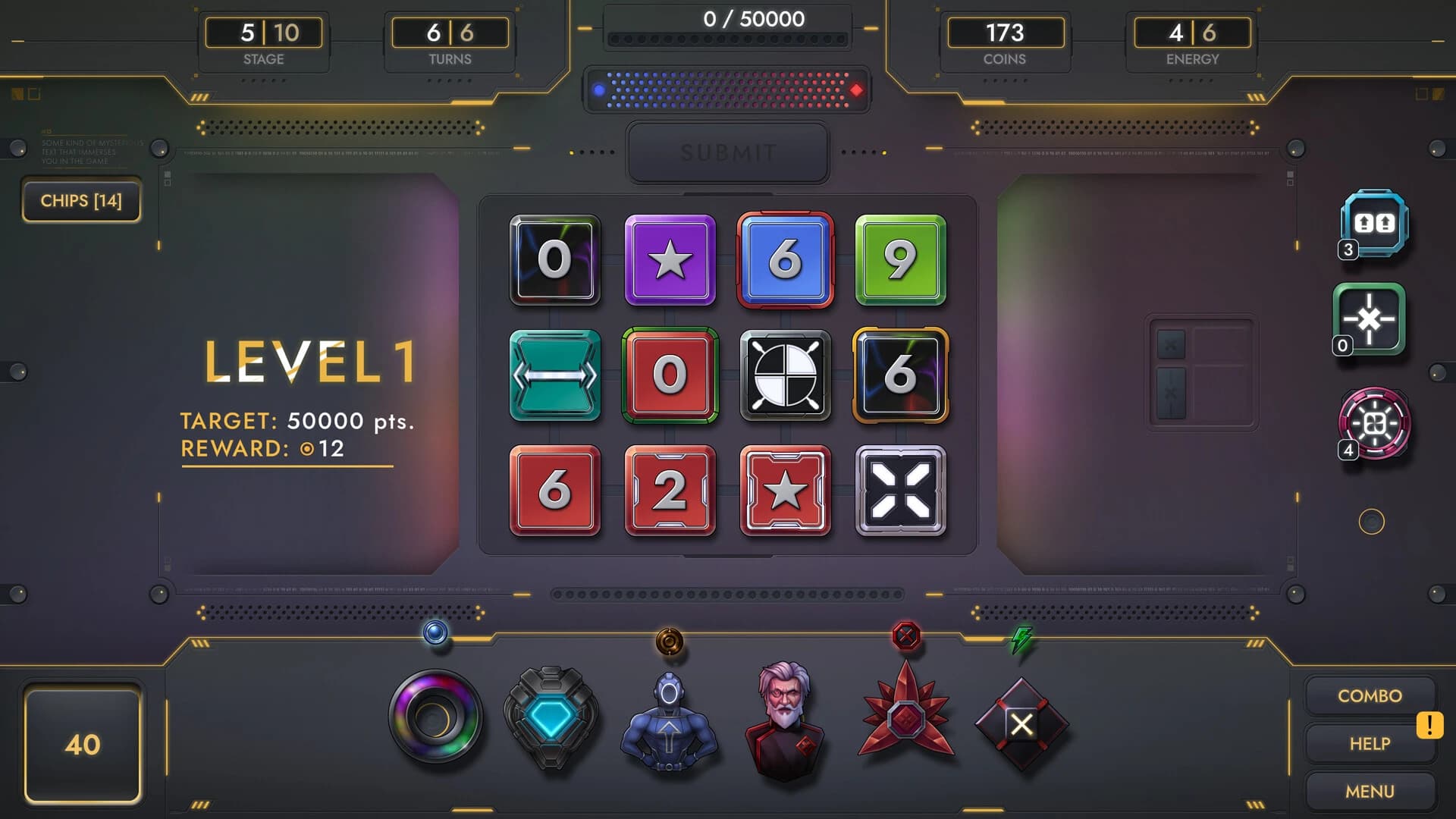
Task: Click the dark X diamond ability icon
Action: [1021, 724]
